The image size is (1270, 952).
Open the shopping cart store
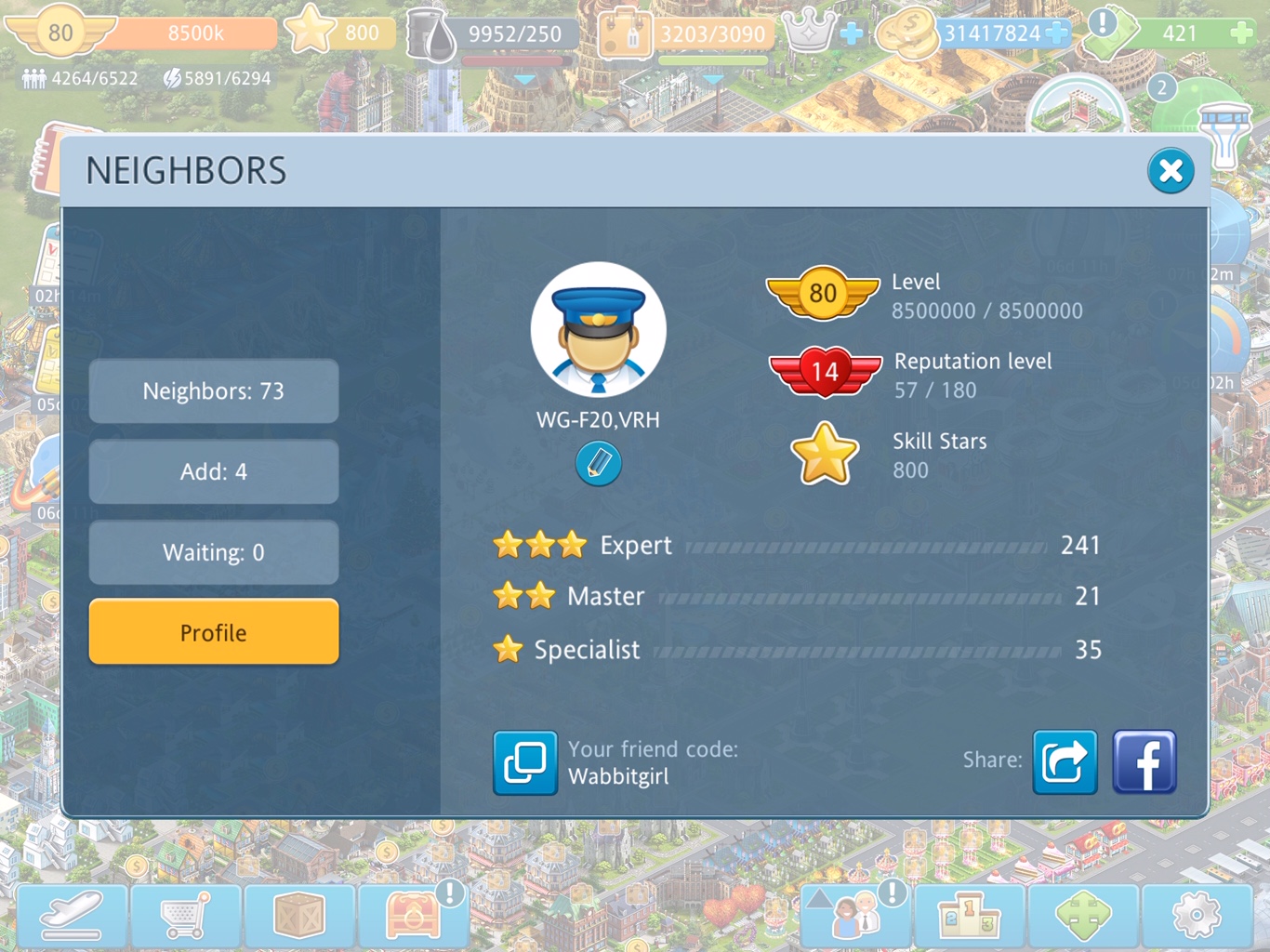[186, 917]
